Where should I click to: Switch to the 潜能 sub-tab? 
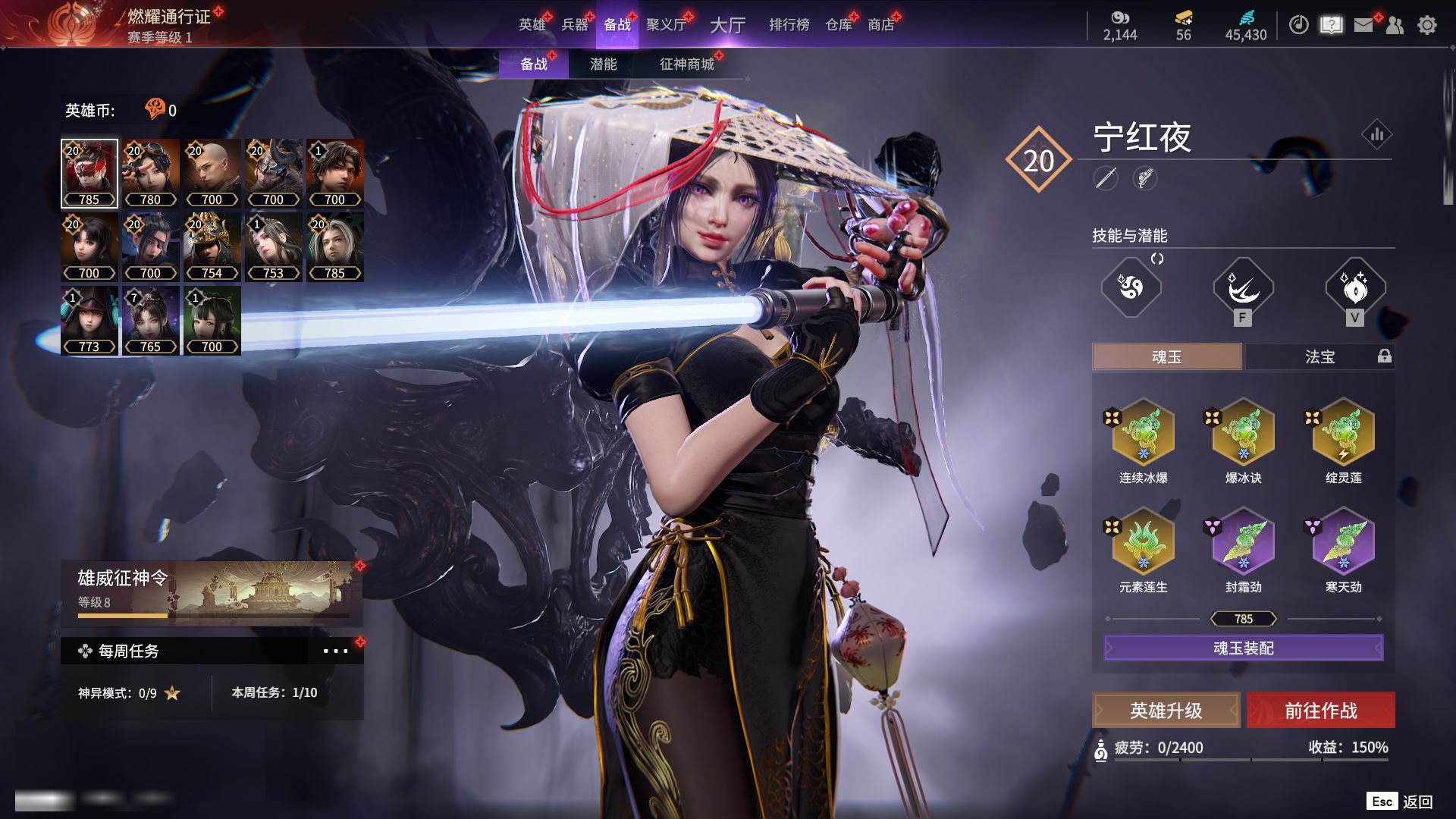click(x=603, y=64)
